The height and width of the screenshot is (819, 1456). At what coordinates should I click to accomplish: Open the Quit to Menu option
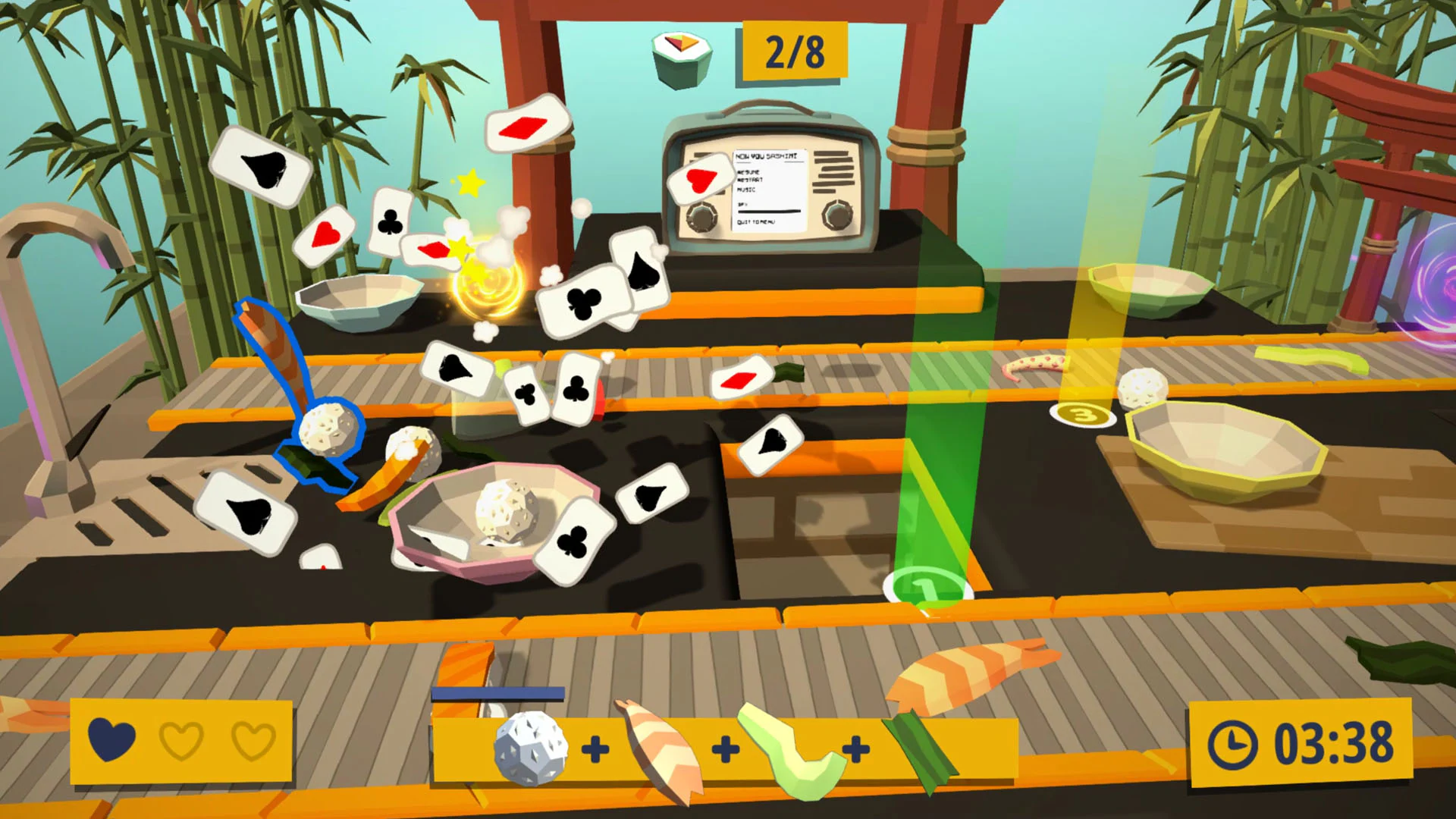coord(757,222)
